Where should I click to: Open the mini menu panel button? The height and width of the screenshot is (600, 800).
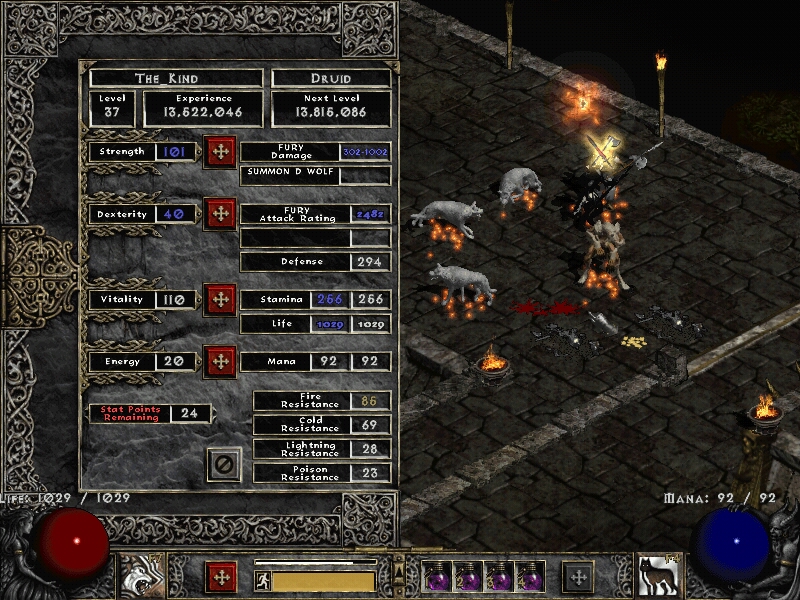tap(578, 577)
